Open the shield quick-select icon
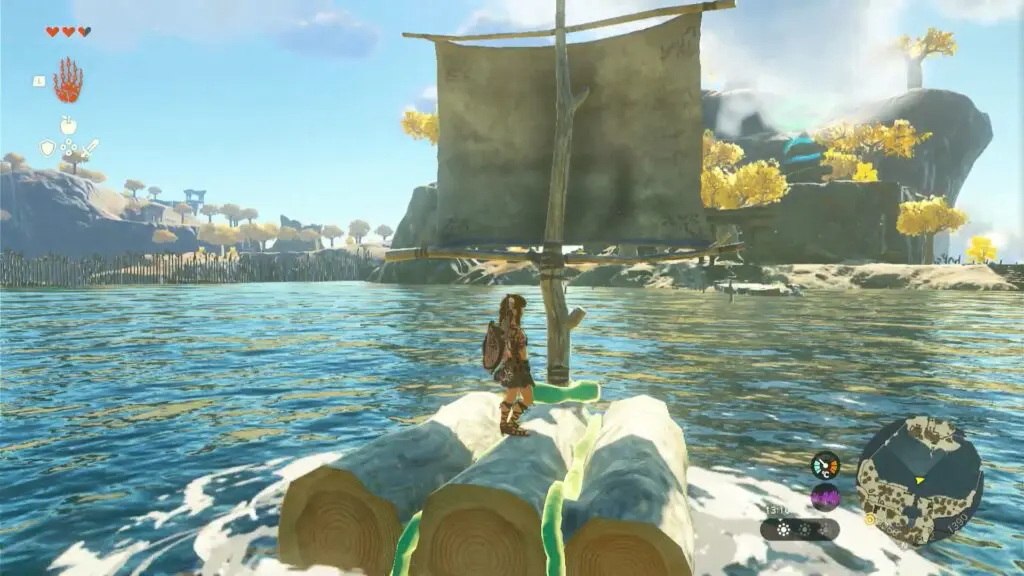This screenshot has width=1024, height=576. click(x=47, y=148)
